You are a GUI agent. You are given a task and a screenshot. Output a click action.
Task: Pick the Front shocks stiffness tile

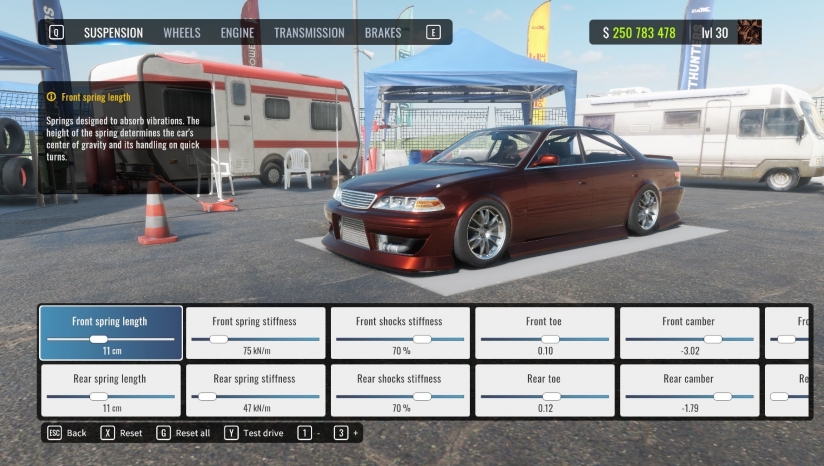point(399,333)
